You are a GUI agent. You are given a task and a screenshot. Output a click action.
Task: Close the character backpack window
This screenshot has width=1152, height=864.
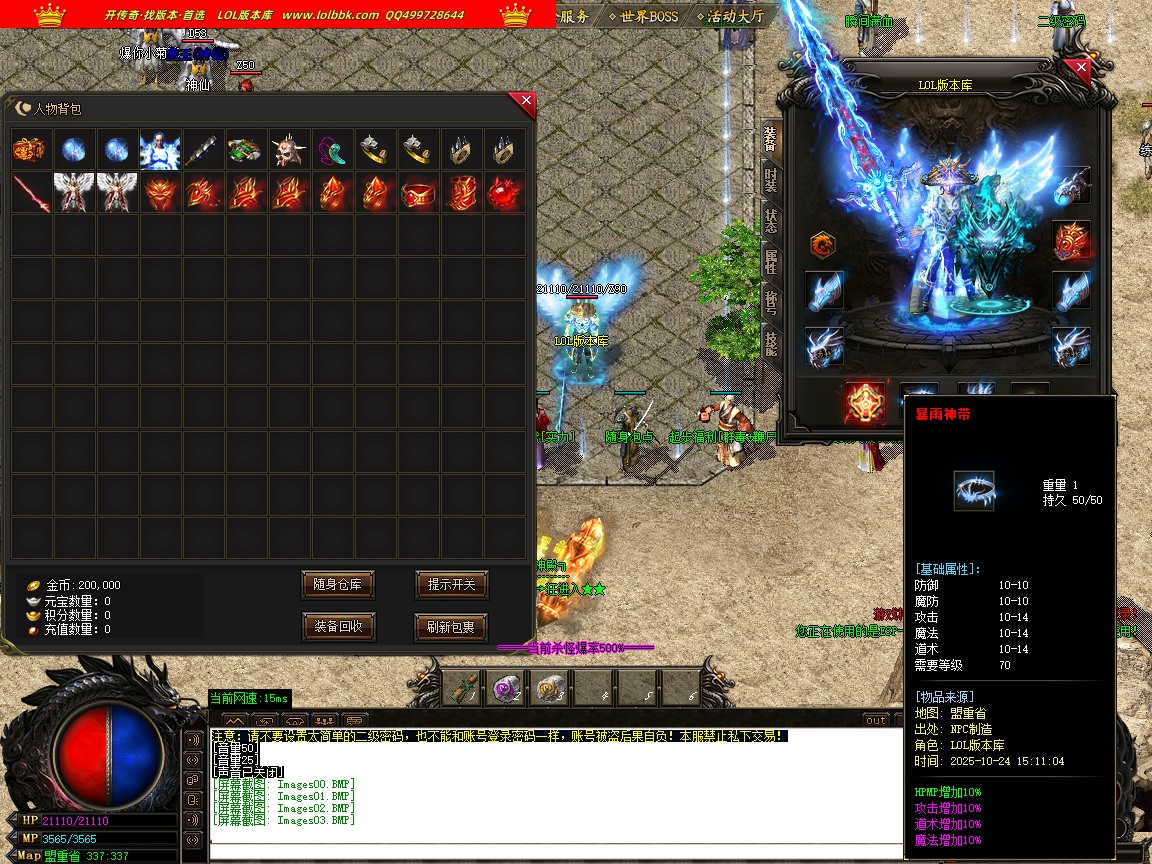(x=525, y=101)
